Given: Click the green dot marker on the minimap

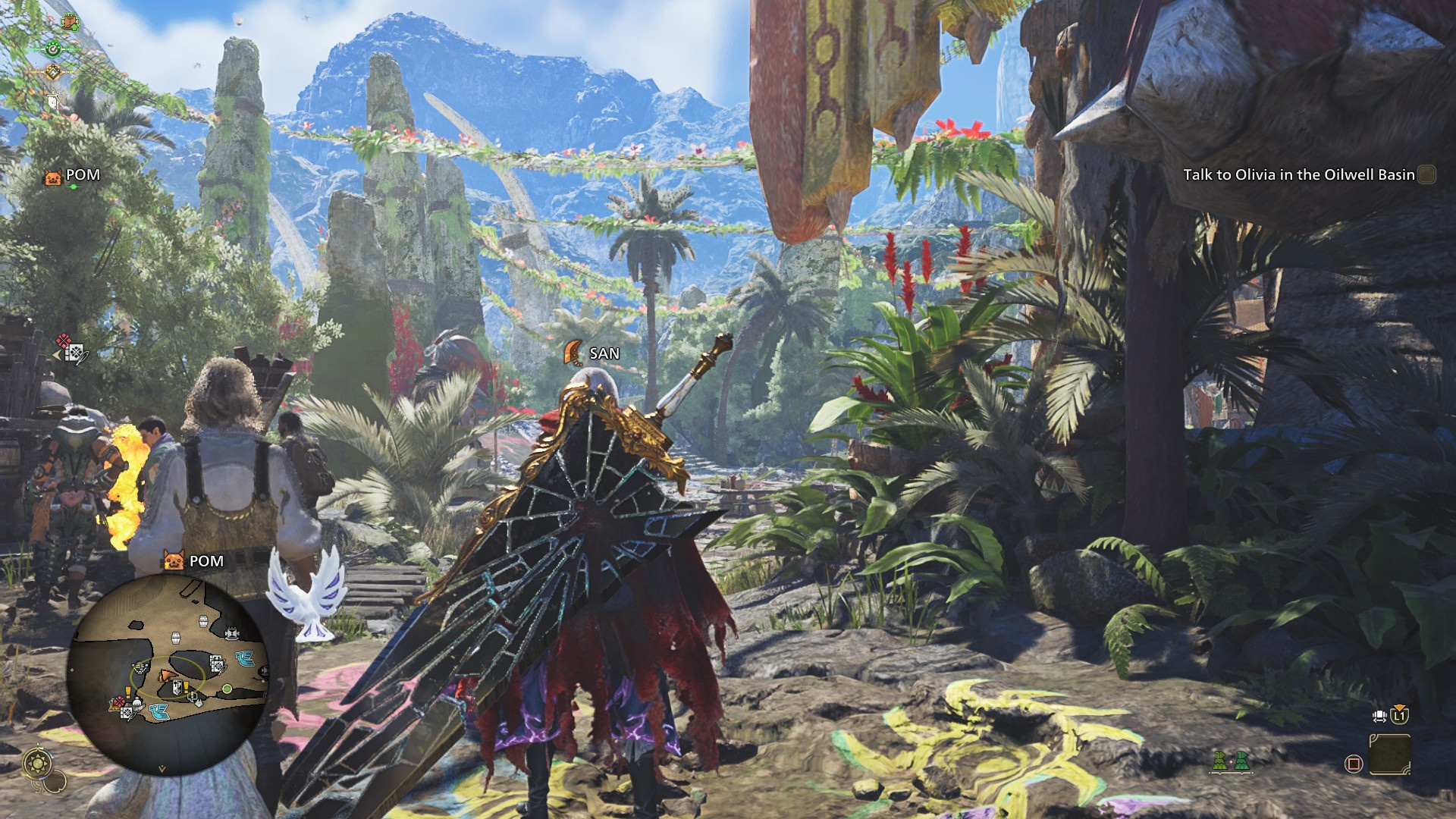Looking at the screenshot, I should [227, 689].
